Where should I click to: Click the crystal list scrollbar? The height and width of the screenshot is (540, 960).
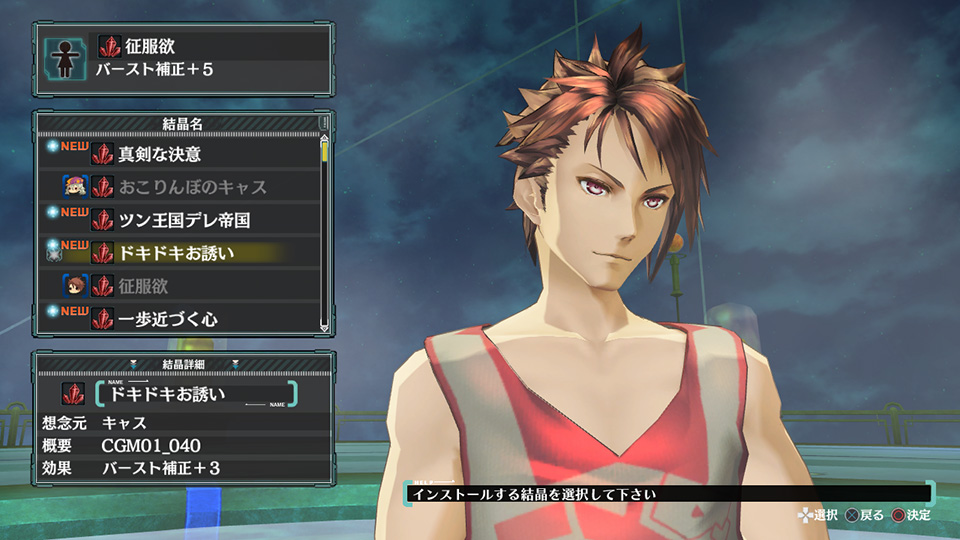324,230
